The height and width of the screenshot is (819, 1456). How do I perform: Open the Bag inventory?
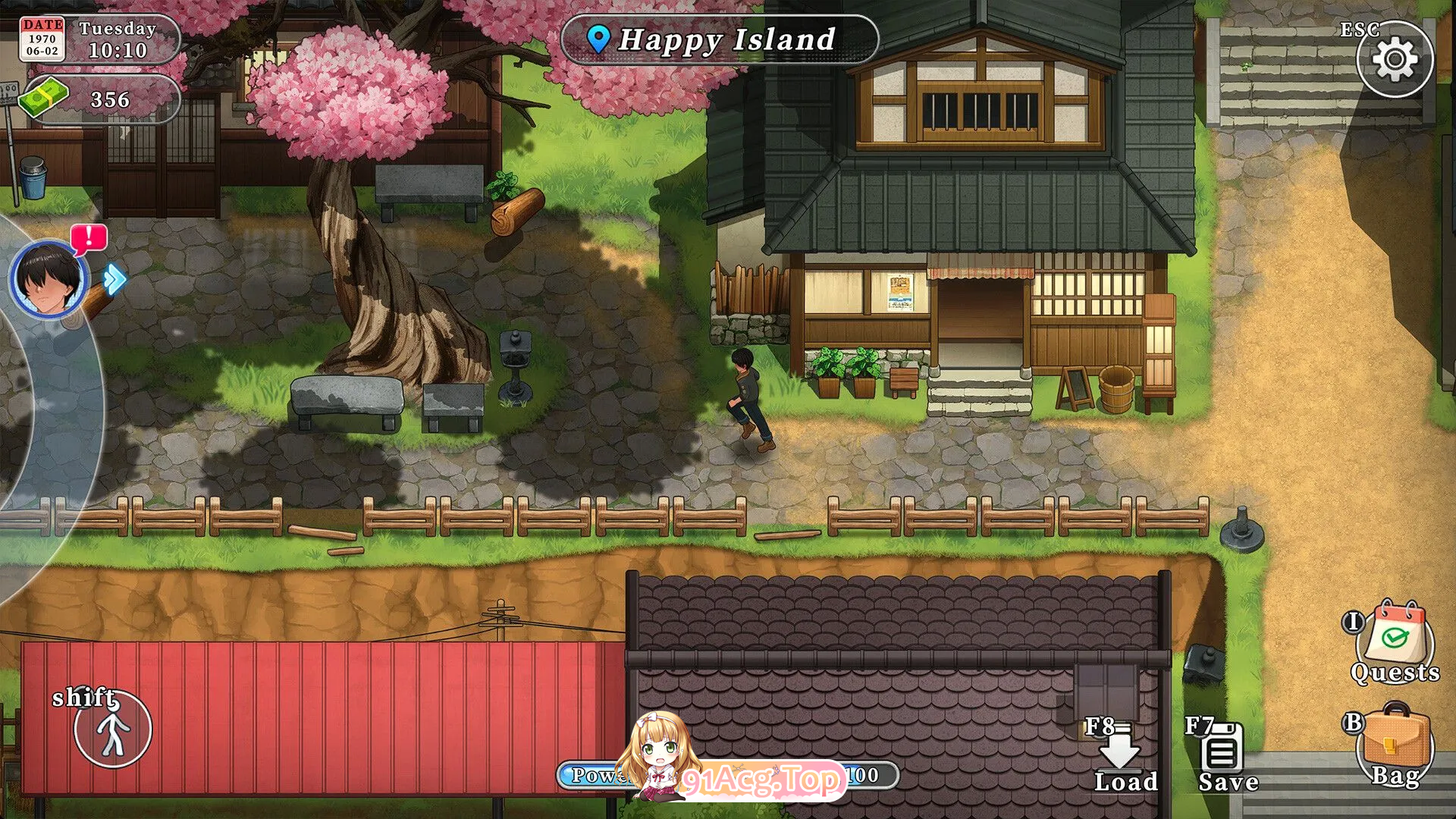(1394, 746)
